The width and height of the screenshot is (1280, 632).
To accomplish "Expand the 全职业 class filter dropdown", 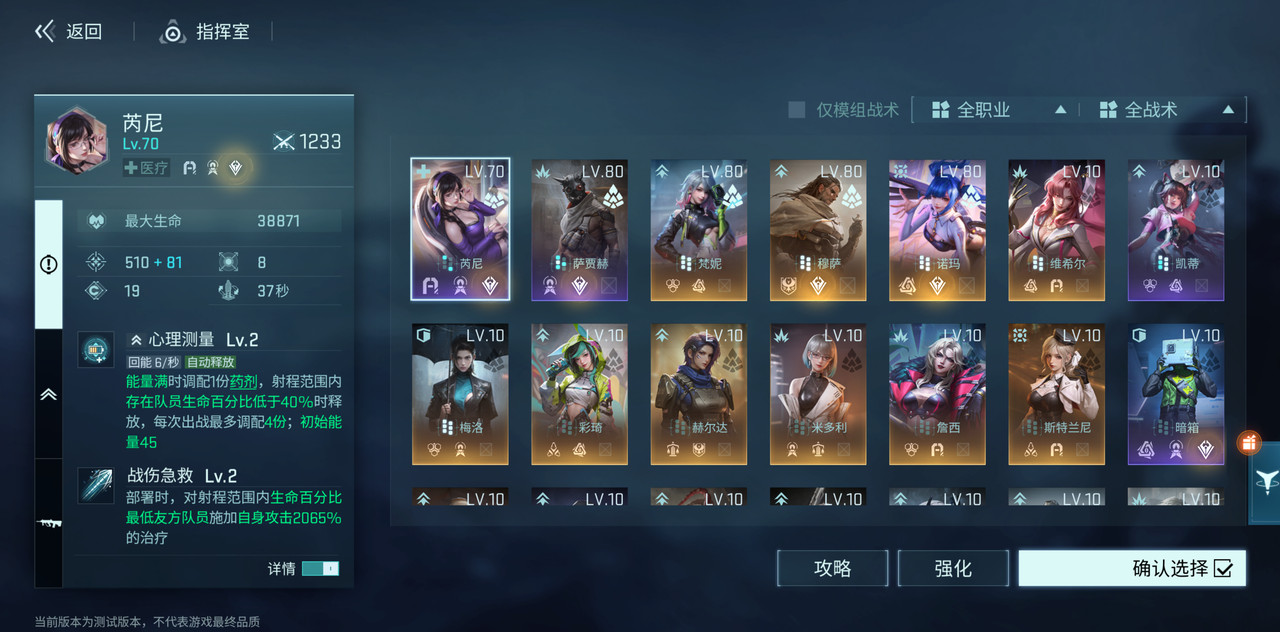I will click(998, 110).
